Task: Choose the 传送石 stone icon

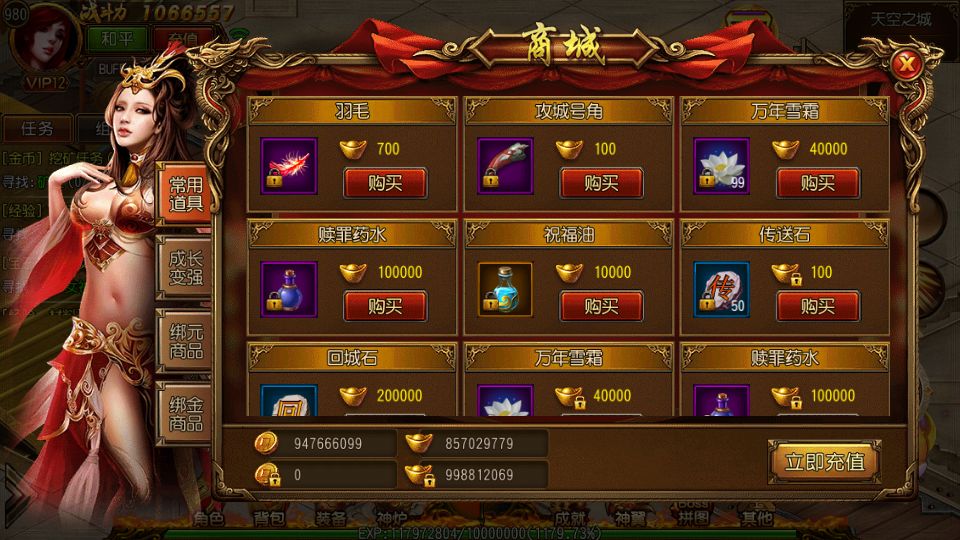Action: tap(721, 289)
